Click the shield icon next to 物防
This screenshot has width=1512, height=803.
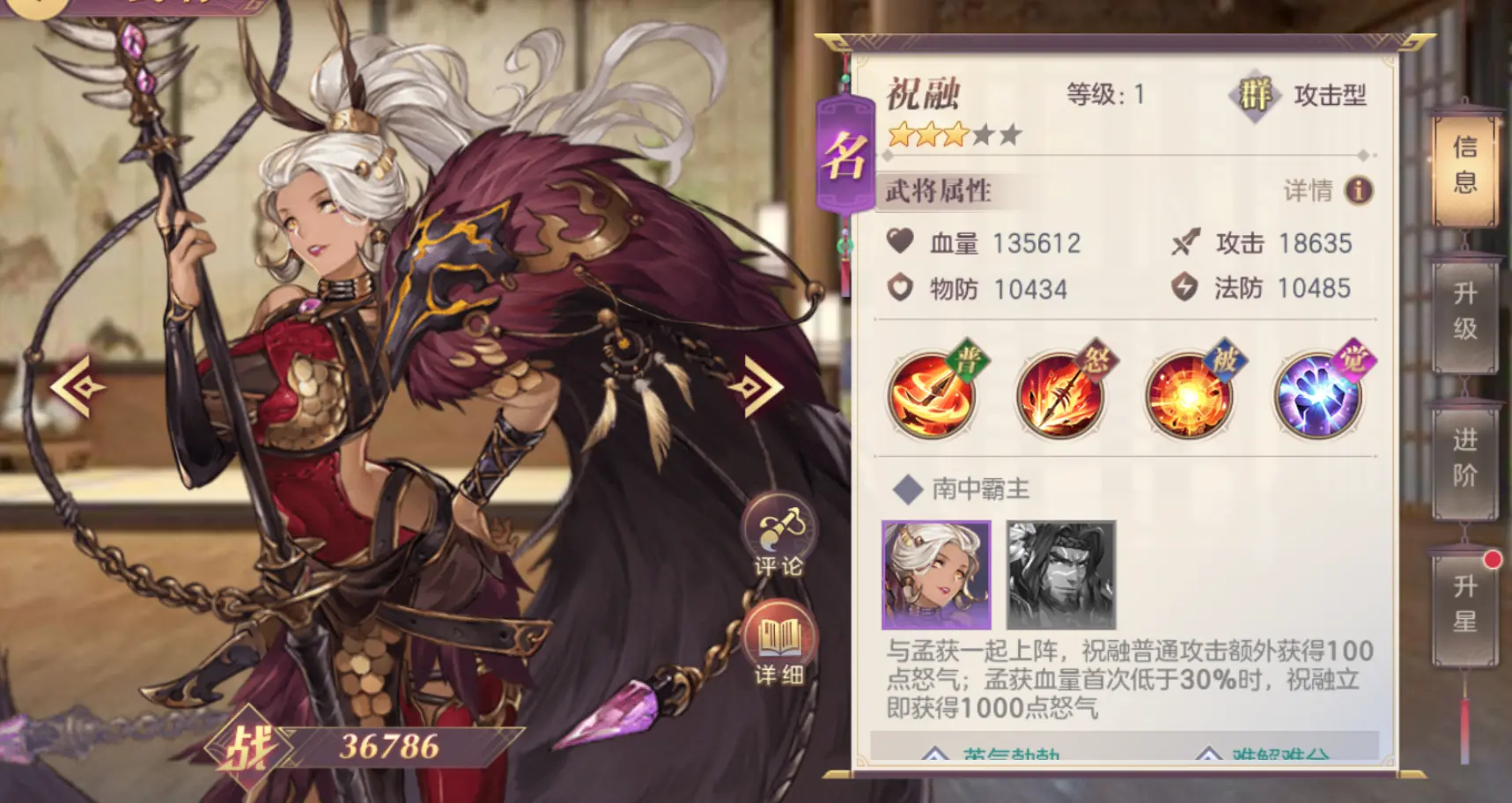pyautogui.click(x=900, y=288)
